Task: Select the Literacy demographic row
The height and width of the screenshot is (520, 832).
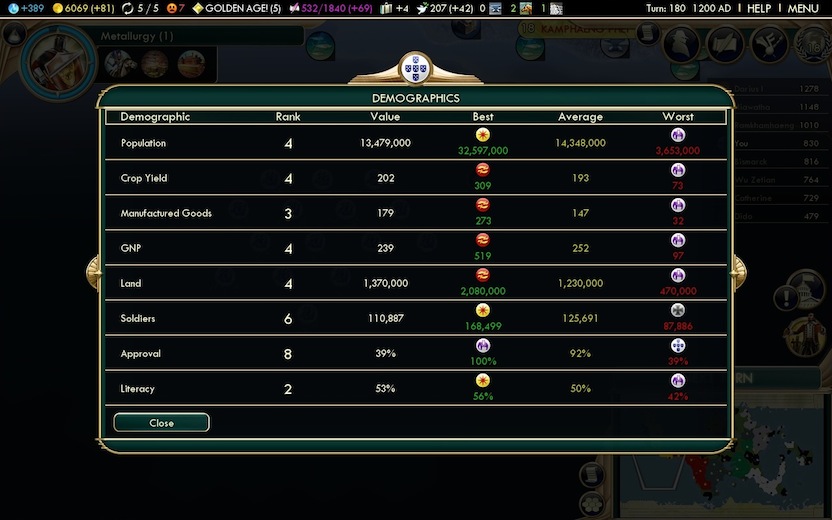Action: (x=415, y=388)
